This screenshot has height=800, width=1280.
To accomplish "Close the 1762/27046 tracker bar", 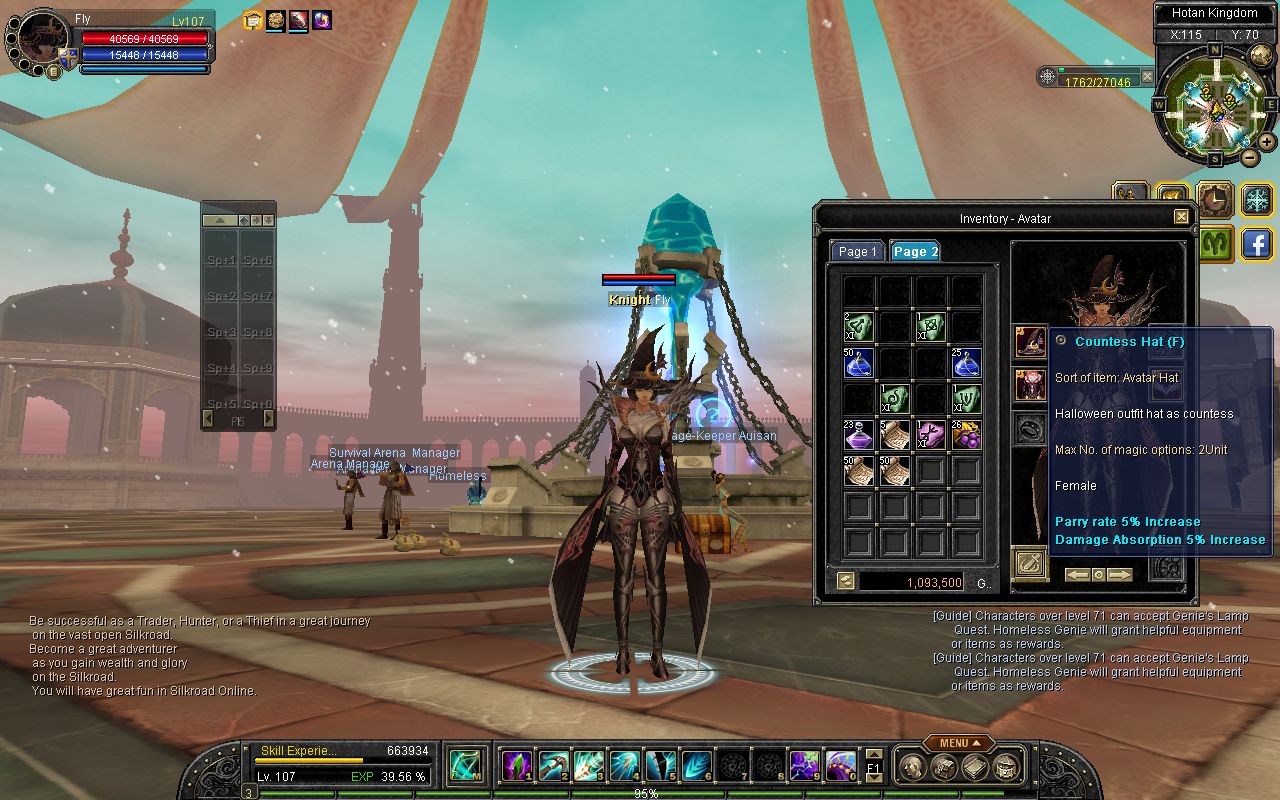I will click(1147, 76).
